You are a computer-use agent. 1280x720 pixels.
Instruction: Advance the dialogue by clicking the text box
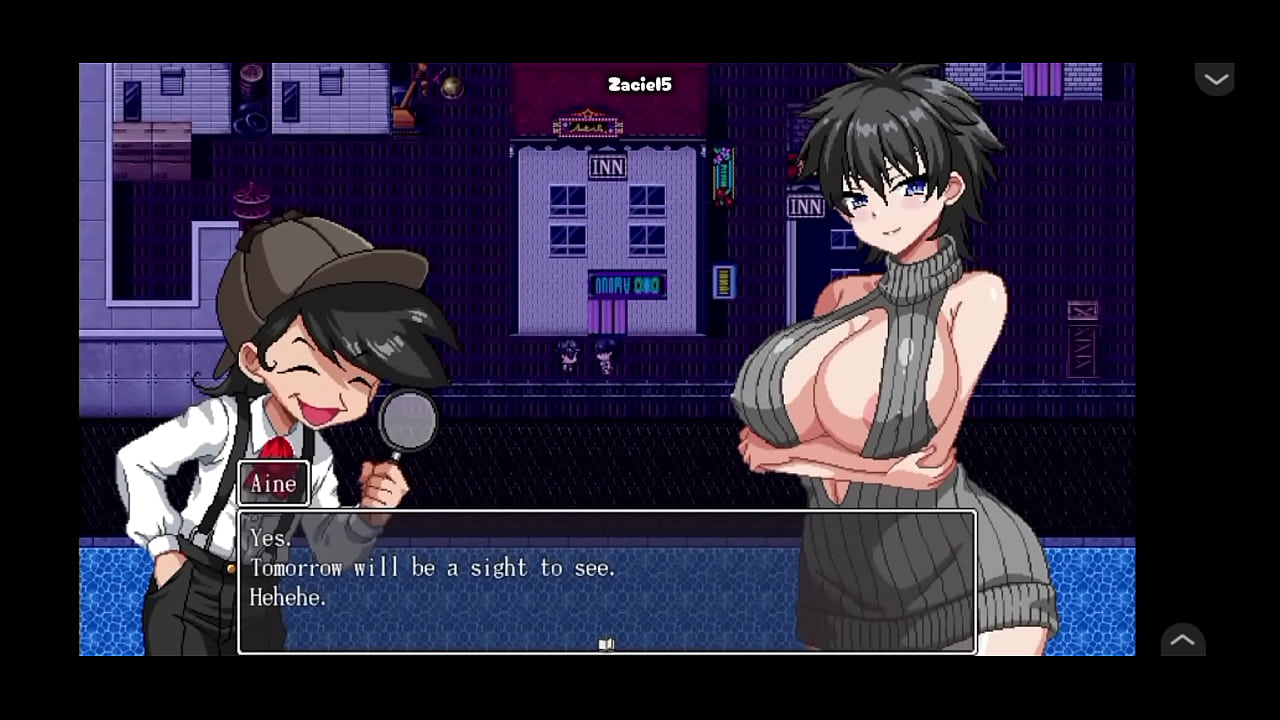click(606, 580)
